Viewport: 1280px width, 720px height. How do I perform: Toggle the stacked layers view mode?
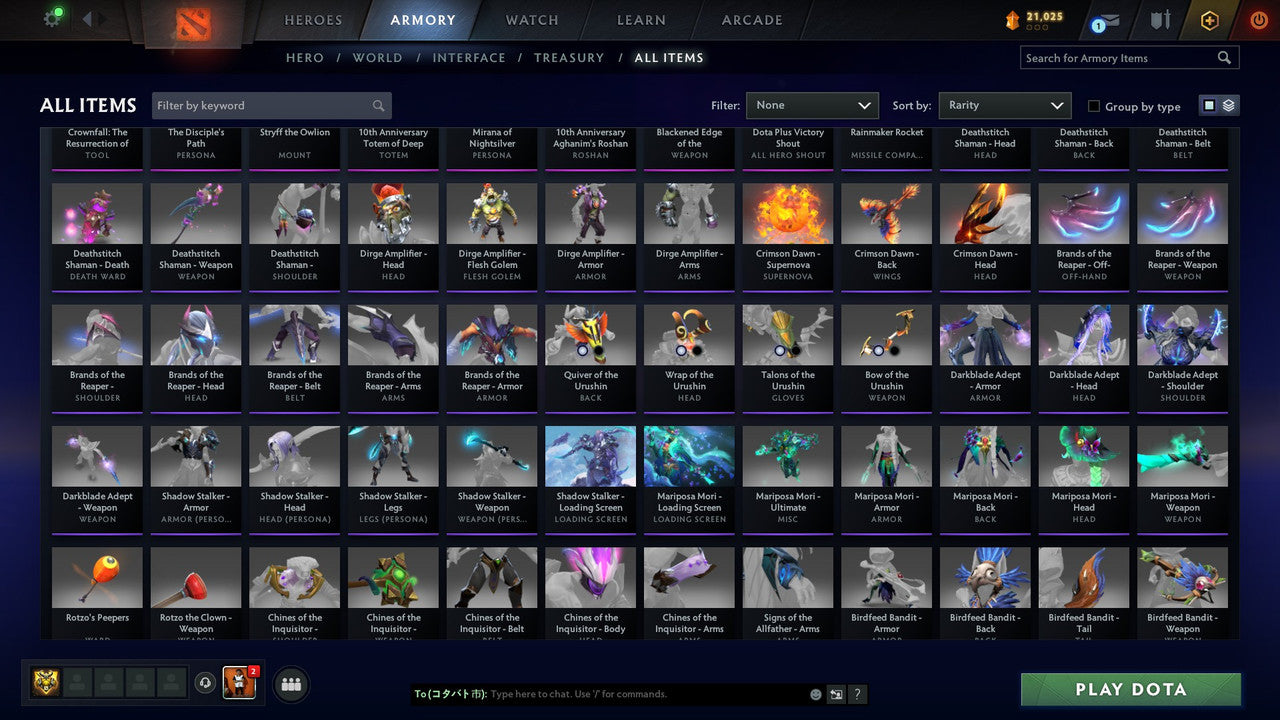coord(1228,104)
